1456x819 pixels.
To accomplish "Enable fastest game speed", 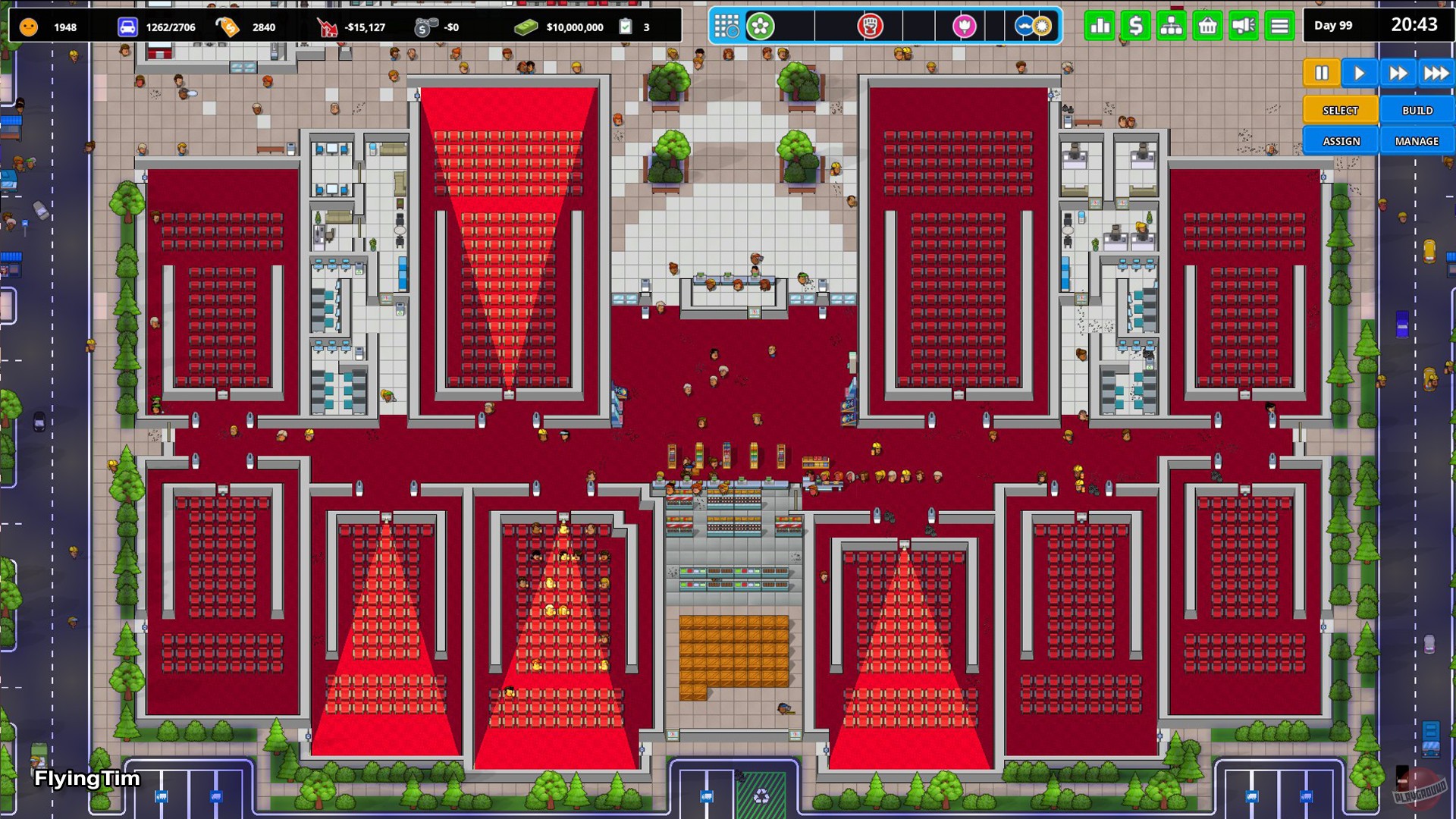I will pyautogui.click(x=1436, y=72).
